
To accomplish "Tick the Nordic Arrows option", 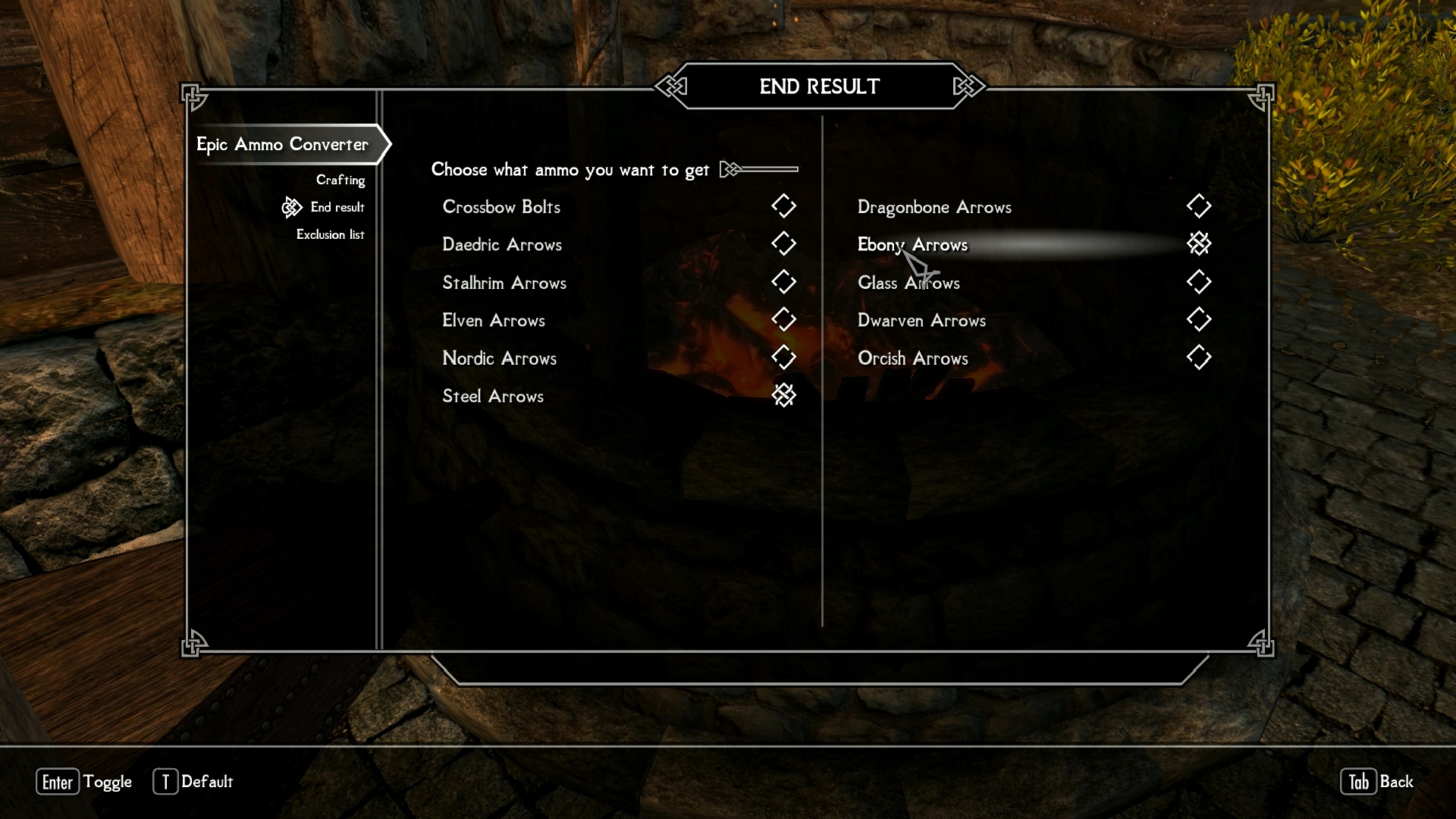I will (783, 358).
